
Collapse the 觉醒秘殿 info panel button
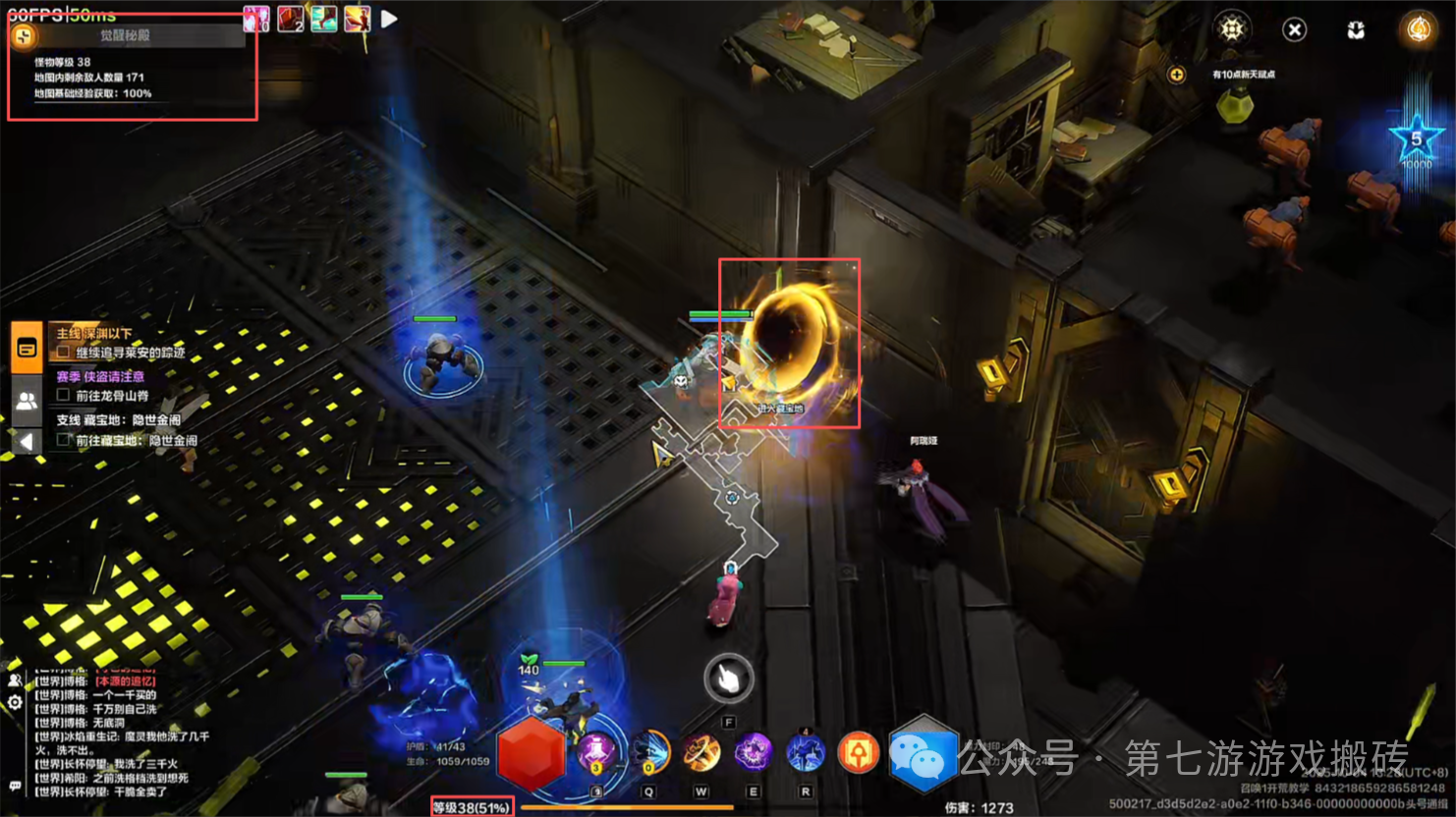click(x=24, y=36)
